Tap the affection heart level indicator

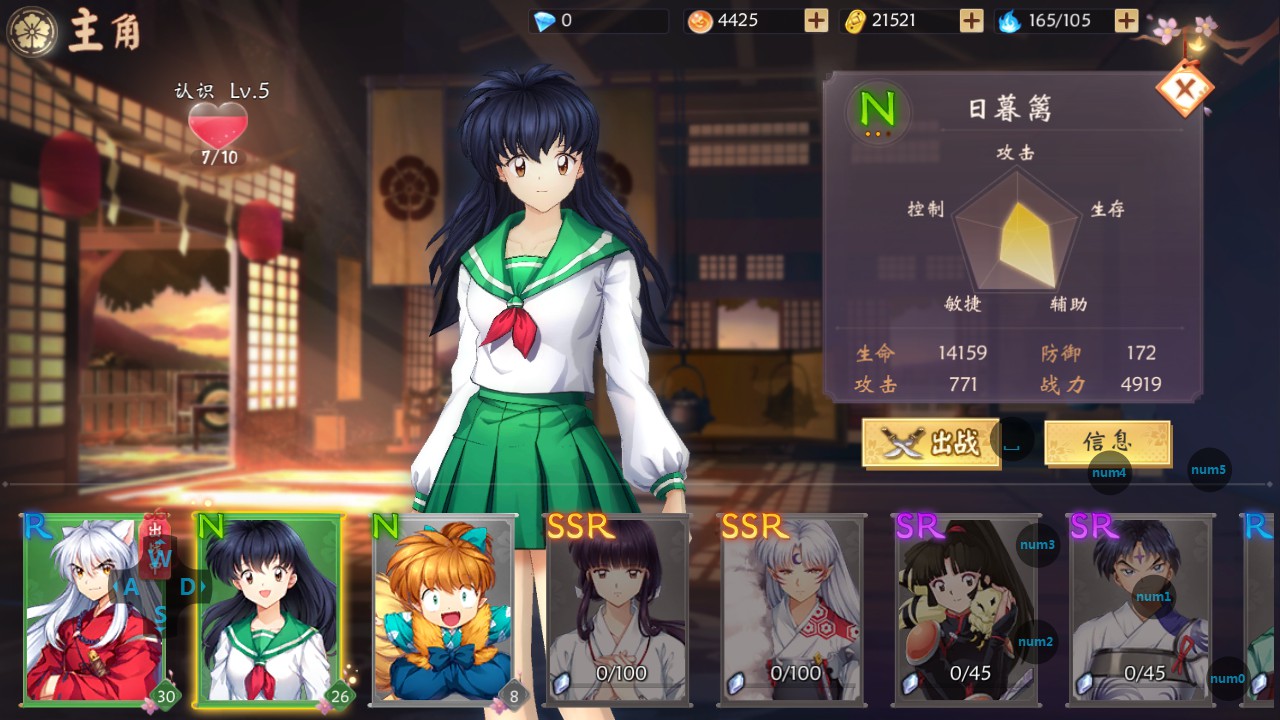point(218,128)
